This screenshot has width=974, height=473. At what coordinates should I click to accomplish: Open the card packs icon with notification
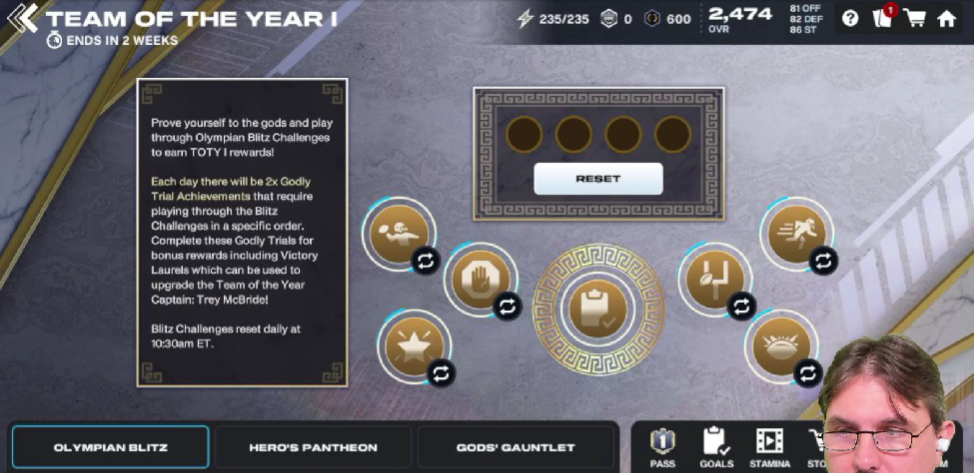click(882, 18)
